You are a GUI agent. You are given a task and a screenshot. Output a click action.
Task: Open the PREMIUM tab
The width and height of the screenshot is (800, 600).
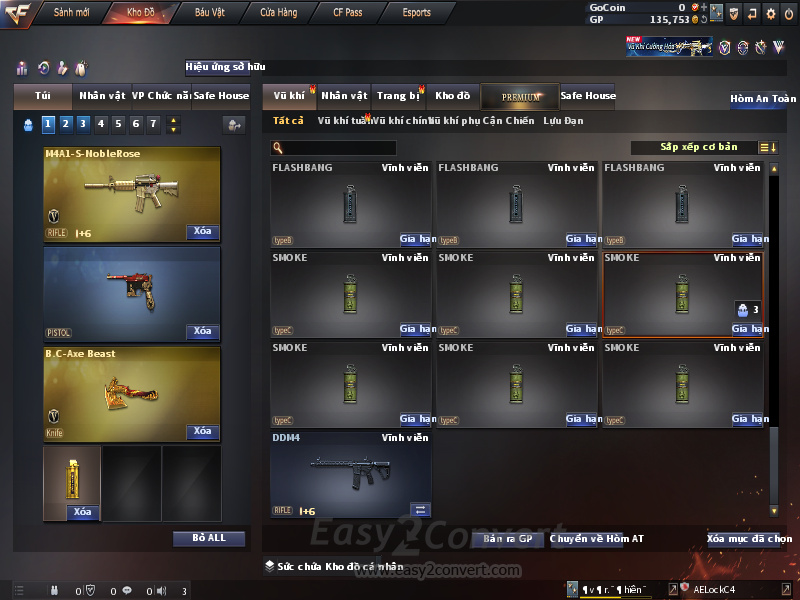pos(520,96)
